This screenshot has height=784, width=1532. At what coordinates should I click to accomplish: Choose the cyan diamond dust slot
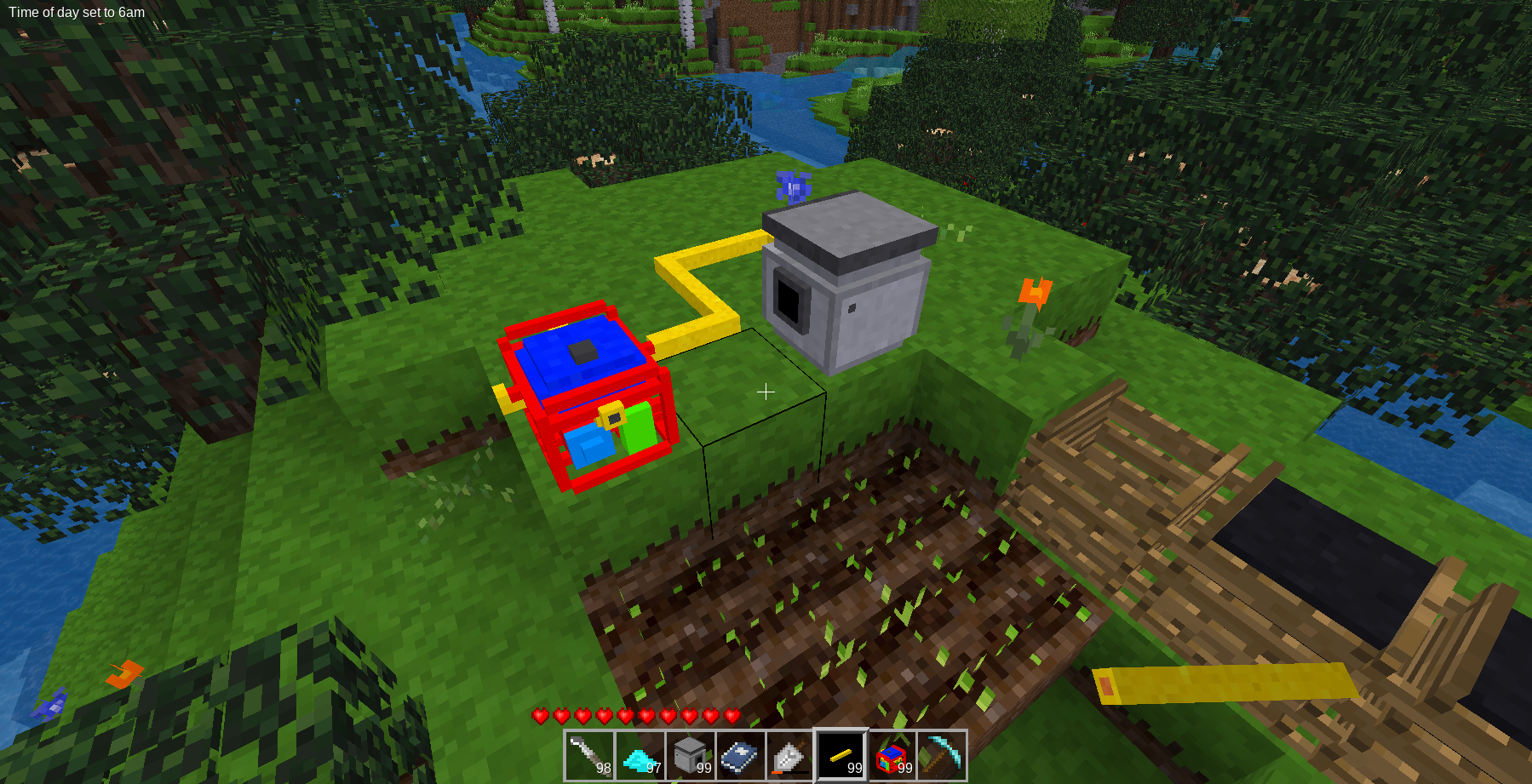(640, 755)
